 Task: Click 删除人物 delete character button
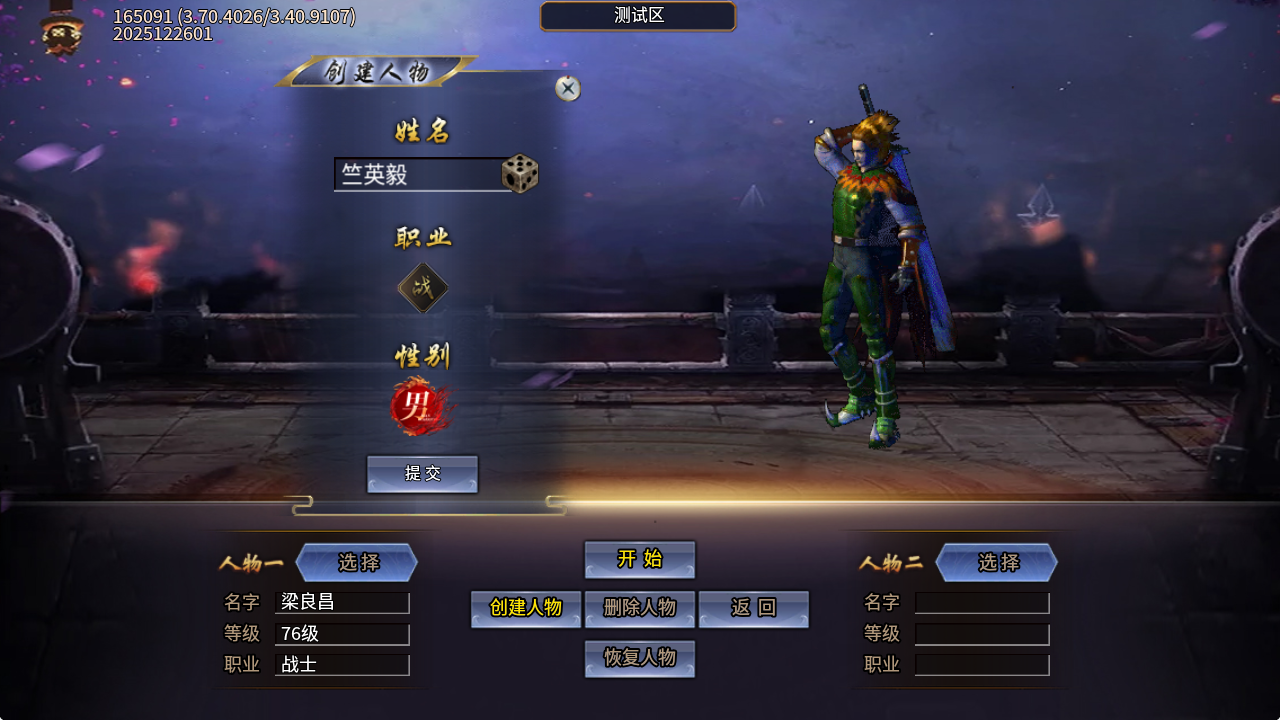[x=640, y=609]
